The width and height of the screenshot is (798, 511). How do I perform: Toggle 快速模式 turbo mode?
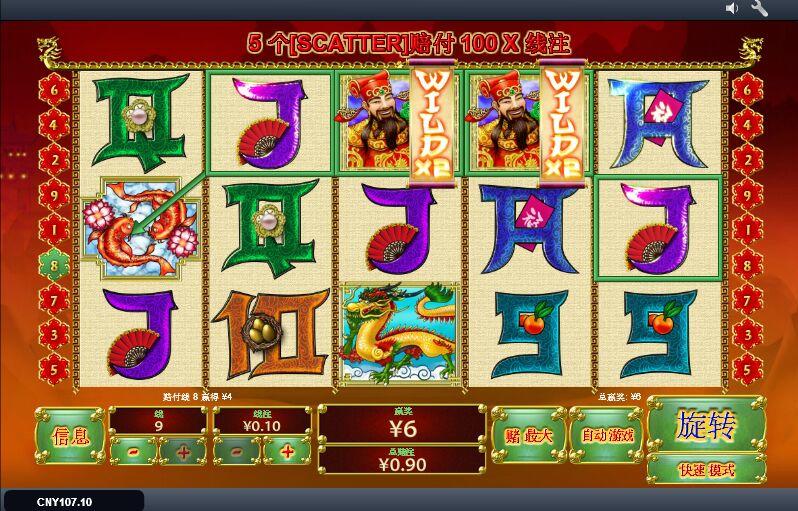tap(706, 470)
